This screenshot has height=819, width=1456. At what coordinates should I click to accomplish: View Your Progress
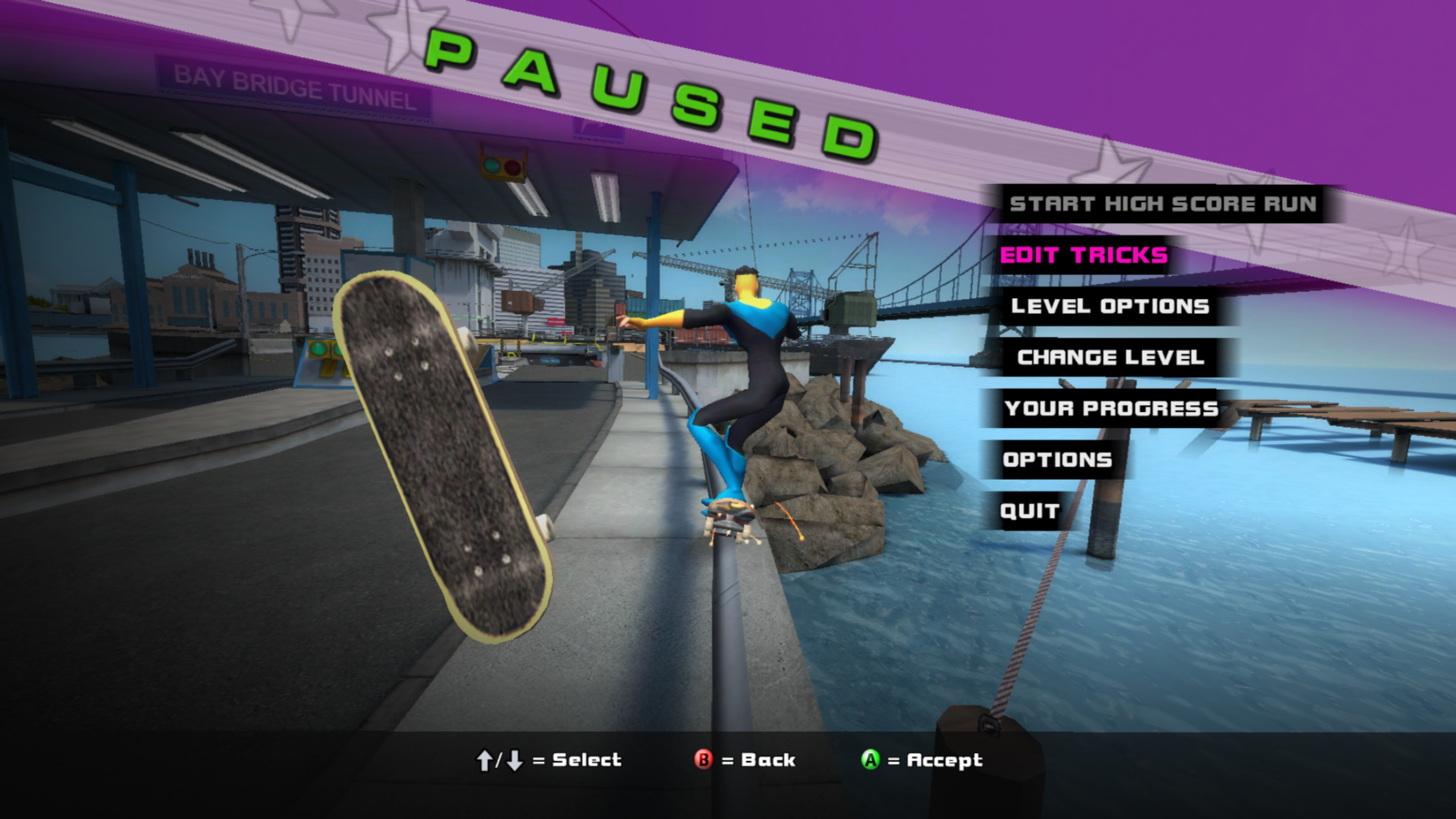tap(1111, 409)
